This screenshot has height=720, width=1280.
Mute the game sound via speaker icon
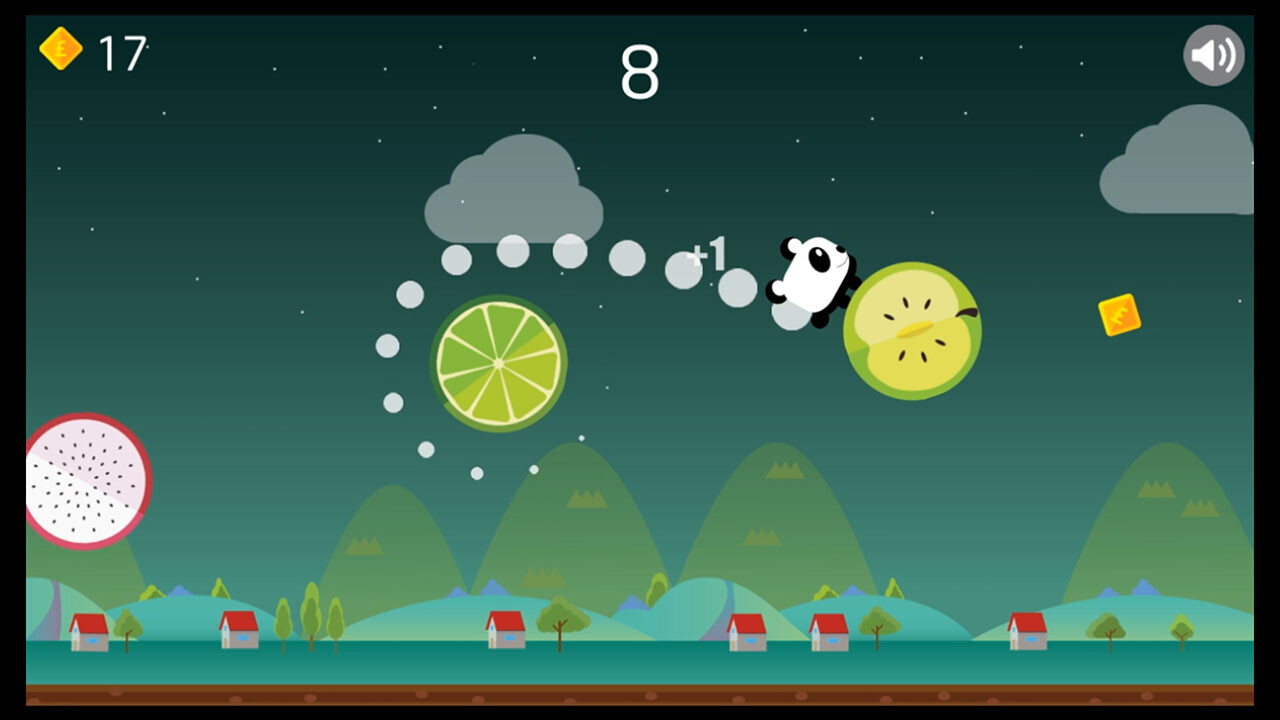point(1213,54)
